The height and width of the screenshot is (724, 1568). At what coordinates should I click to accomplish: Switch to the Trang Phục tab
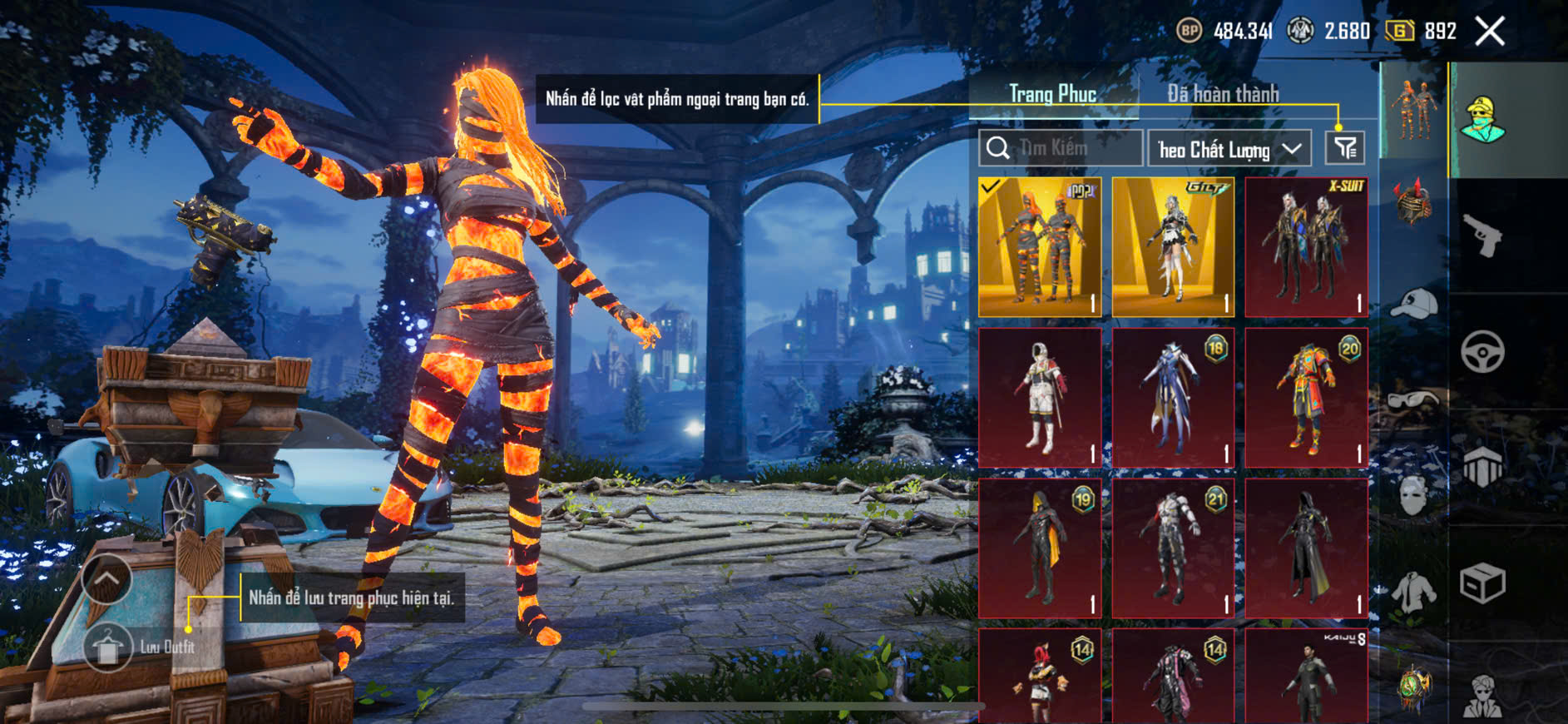1052,94
